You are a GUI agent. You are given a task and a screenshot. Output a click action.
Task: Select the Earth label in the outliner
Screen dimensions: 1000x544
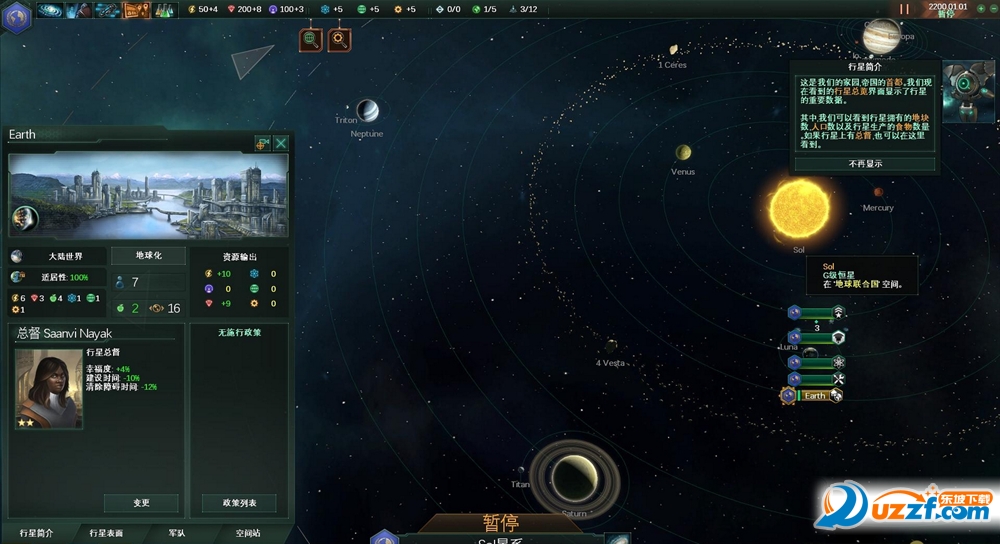tap(815, 395)
